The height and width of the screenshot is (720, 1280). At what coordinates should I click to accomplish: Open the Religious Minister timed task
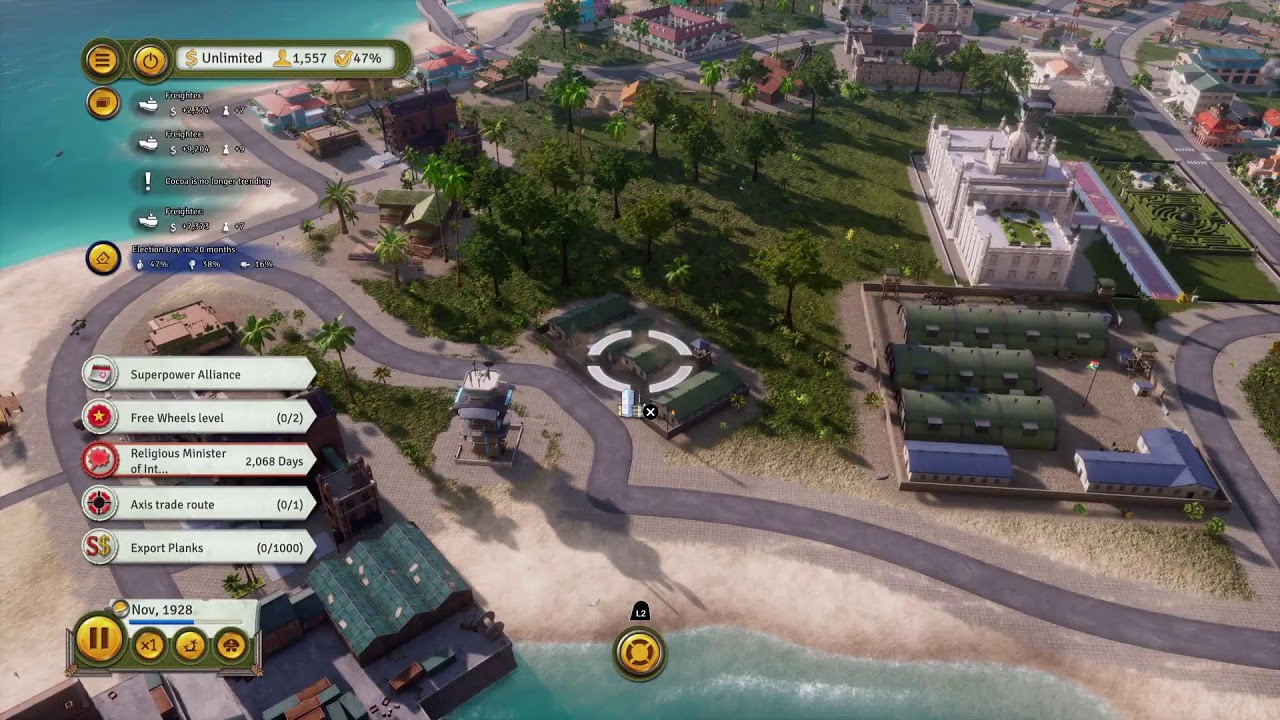click(x=199, y=461)
